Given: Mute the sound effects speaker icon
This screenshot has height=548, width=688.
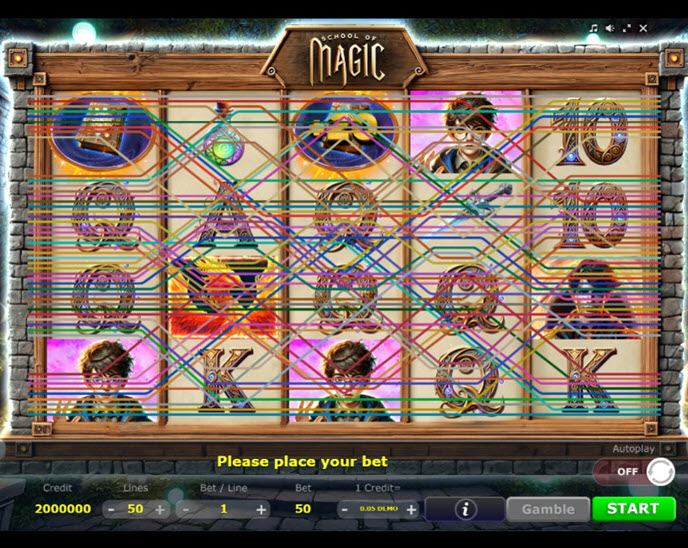Looking at the screenshot, I should 610,28.
